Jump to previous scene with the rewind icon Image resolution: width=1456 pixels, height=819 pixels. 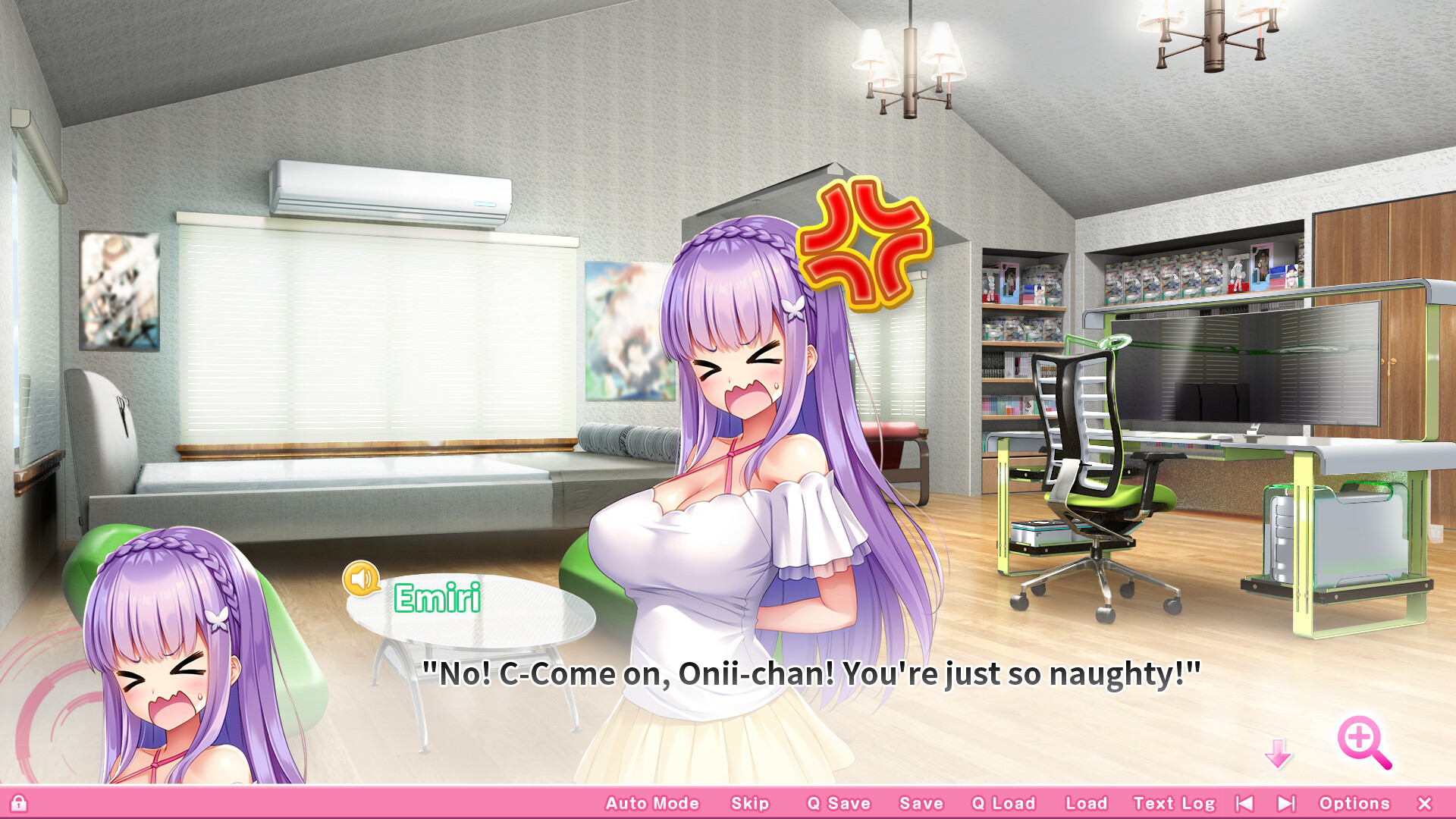coord(1247,802)
